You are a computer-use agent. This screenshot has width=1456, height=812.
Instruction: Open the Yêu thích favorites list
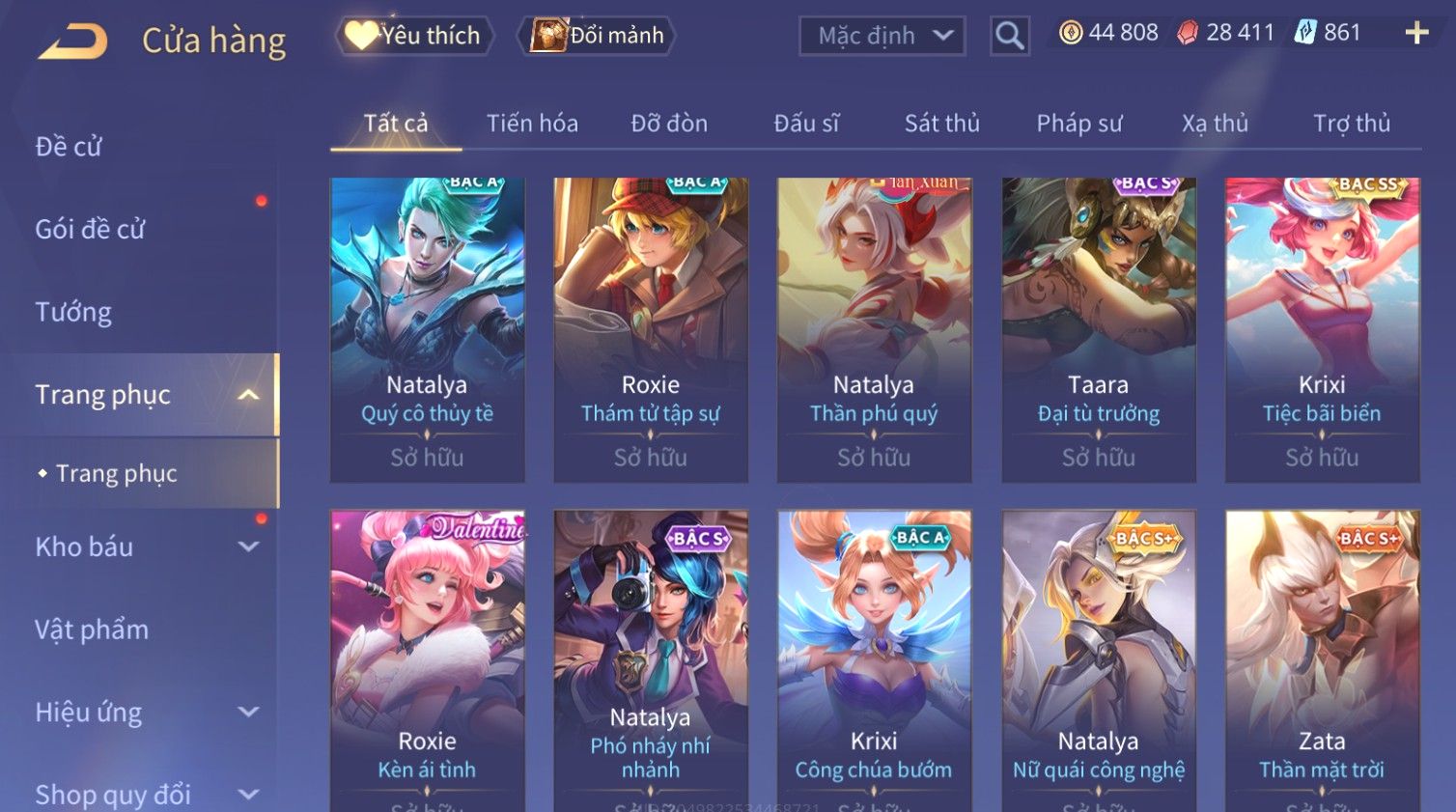pyautogui.click(x=415, y=36)
